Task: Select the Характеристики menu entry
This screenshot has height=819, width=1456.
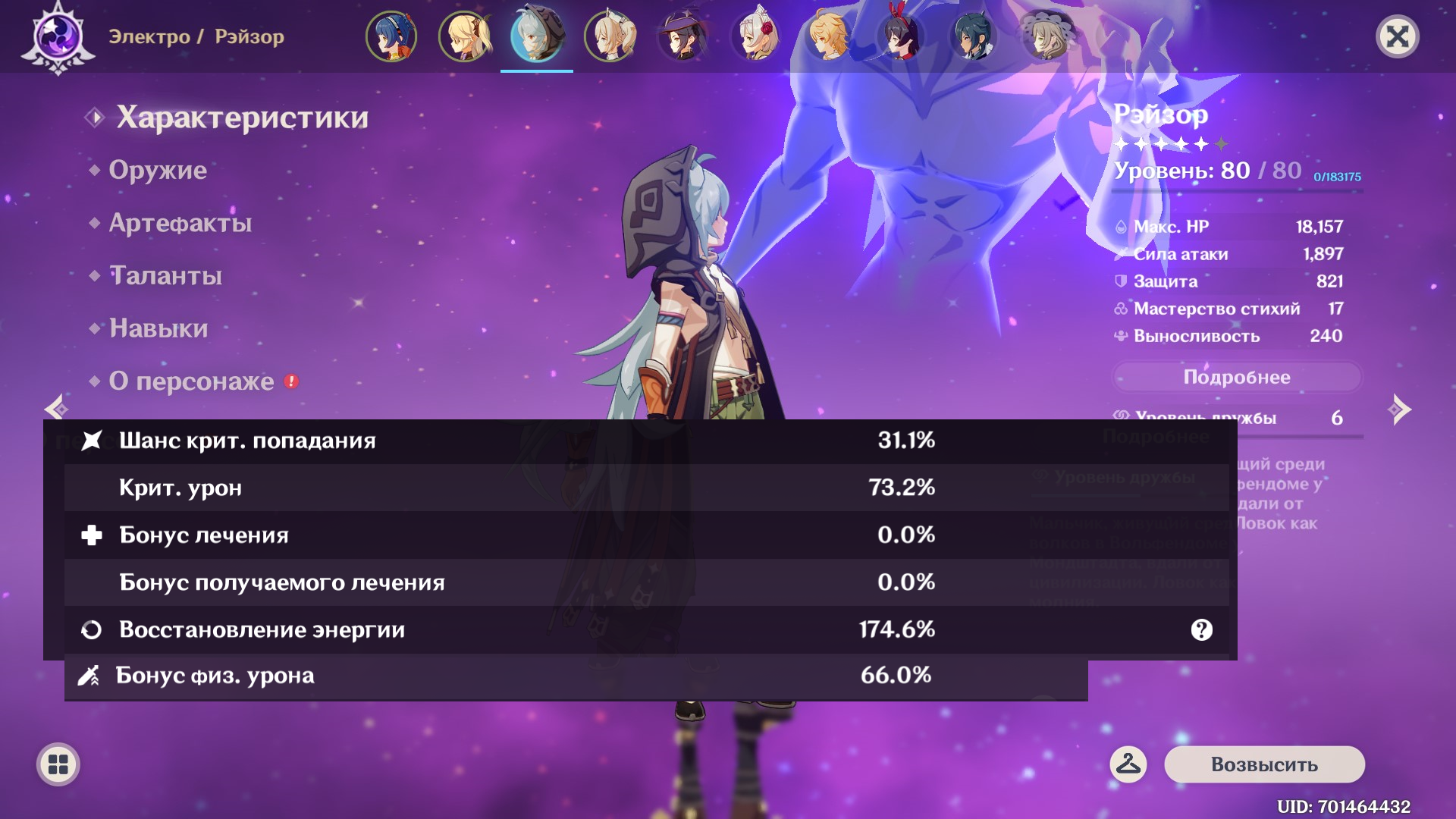Action: point(242,118)
